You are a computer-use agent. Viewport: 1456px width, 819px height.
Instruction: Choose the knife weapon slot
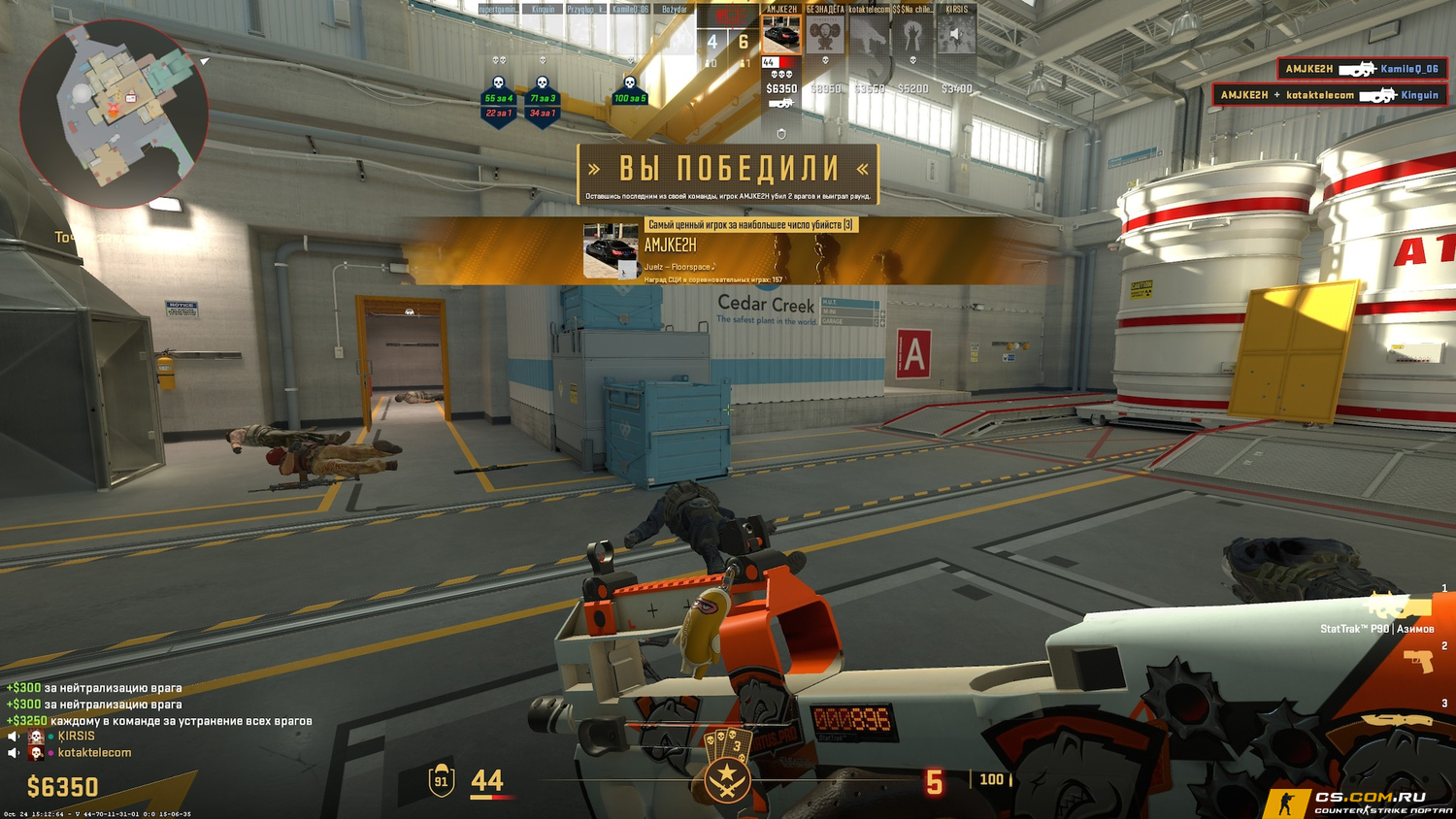1399,720
